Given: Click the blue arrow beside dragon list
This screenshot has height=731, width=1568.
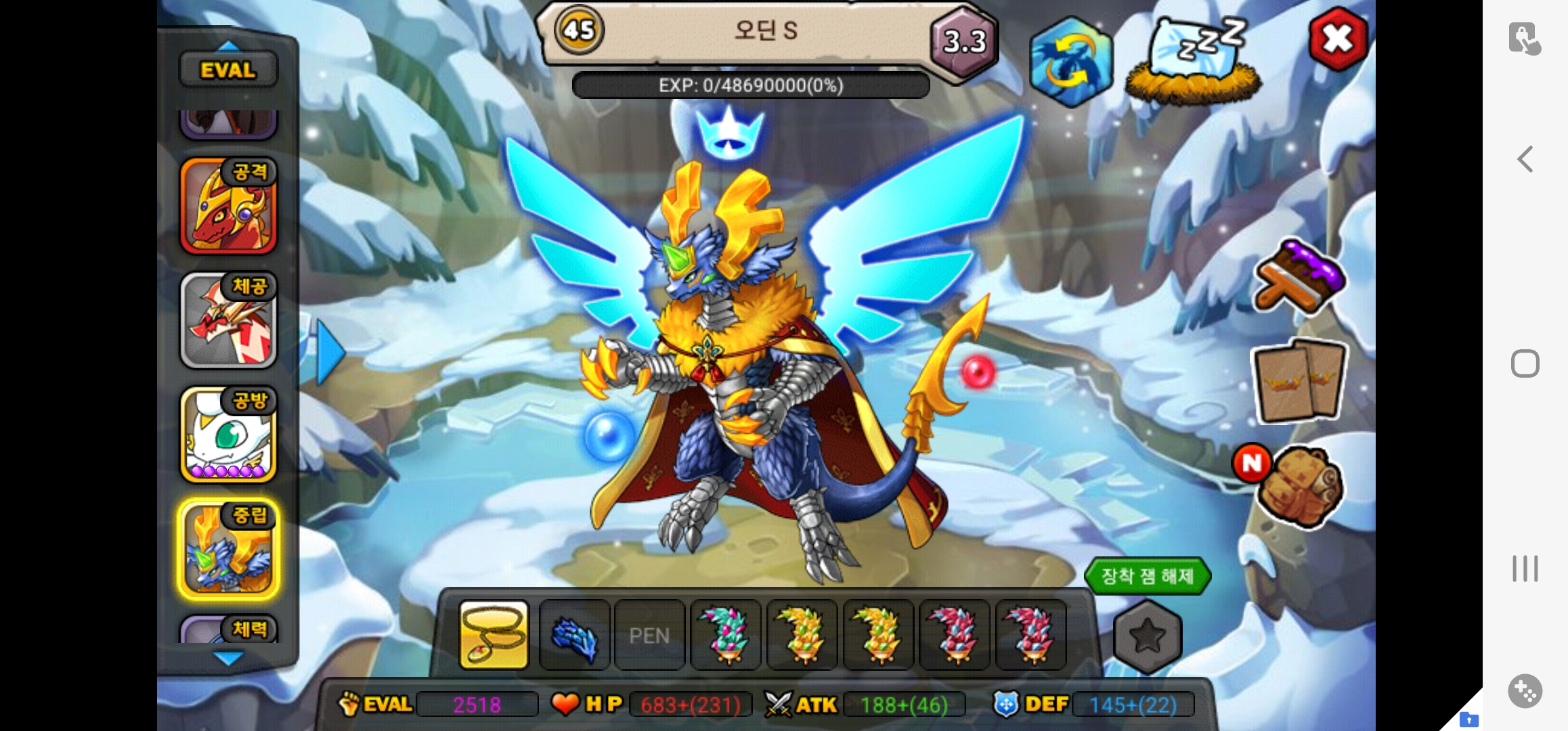Looking at the screenshot, I should [330, 353].
